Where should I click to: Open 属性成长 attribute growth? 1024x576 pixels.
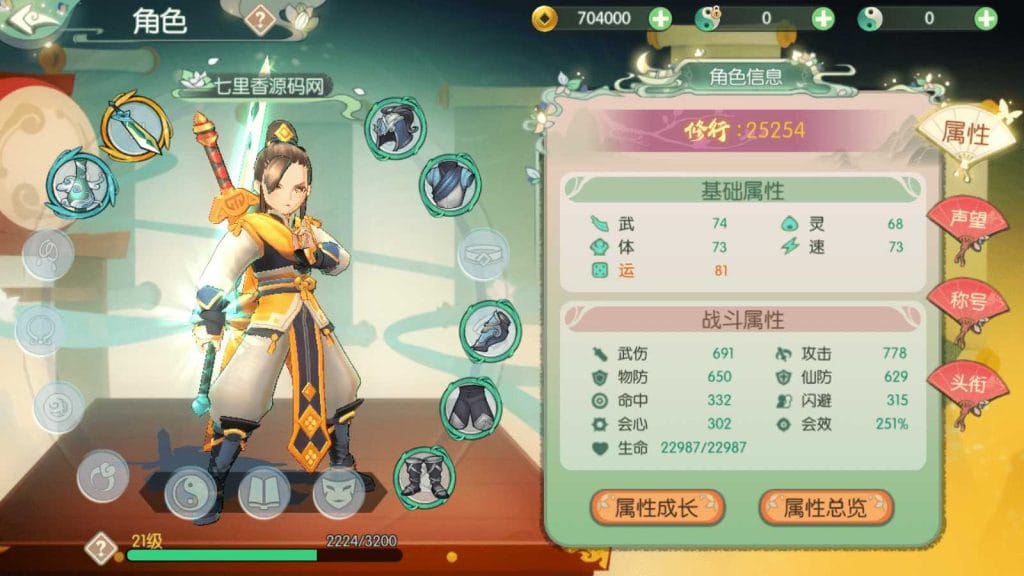coord(656,507)
